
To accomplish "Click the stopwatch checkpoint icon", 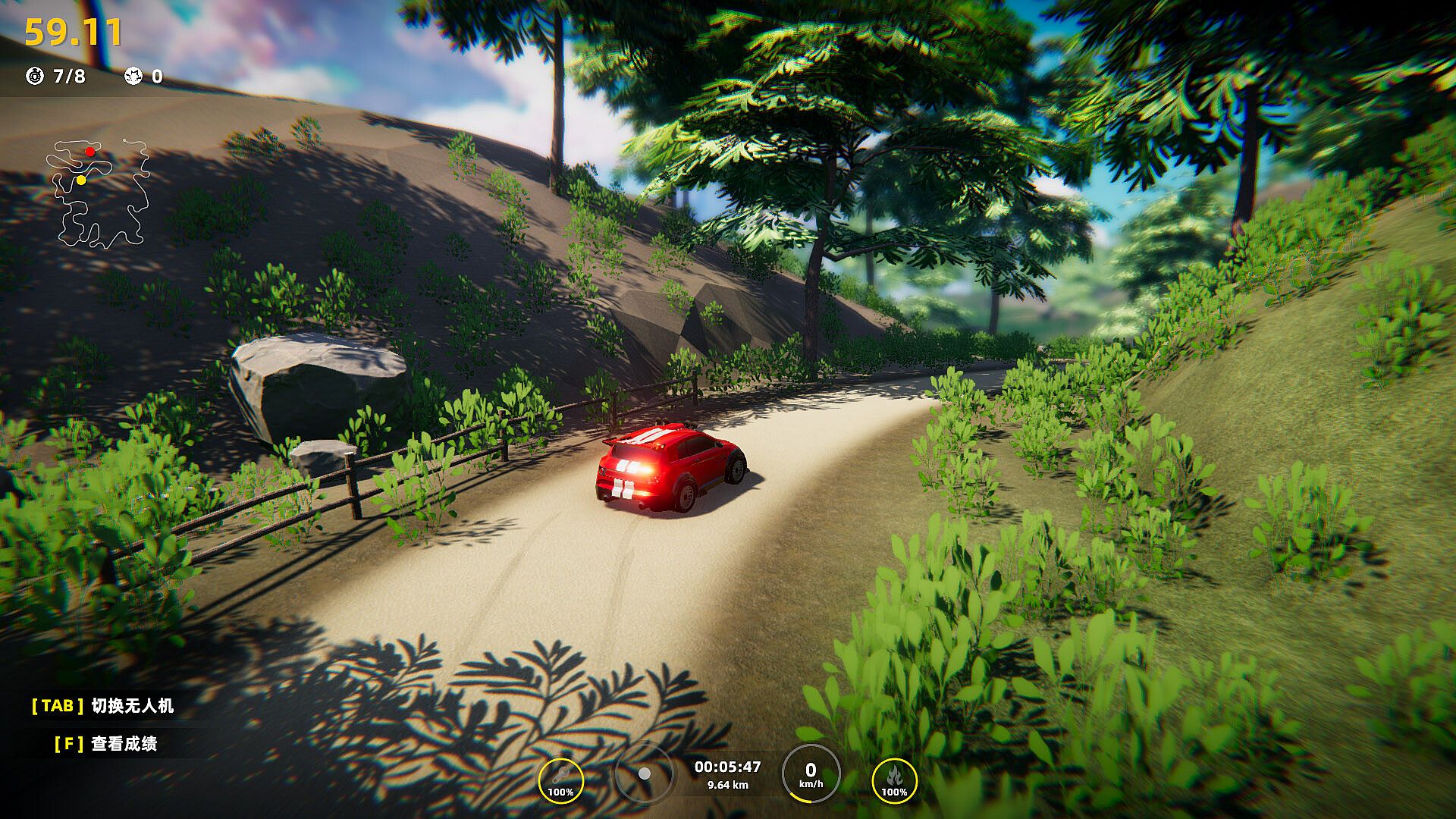I will click(x=35, y=76).
